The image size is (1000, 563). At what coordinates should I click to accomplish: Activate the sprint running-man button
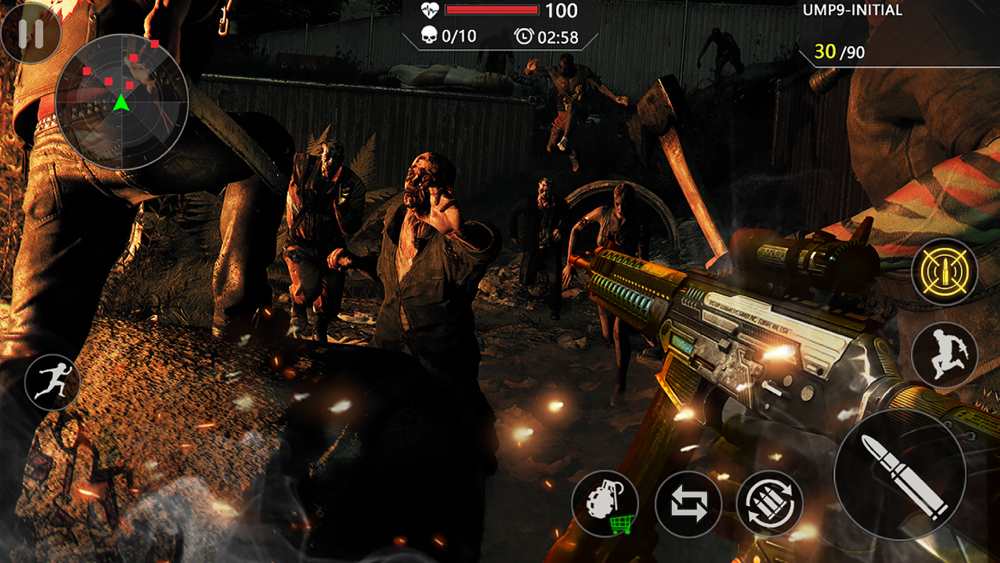pyautogui.click(x=52, y=381)
